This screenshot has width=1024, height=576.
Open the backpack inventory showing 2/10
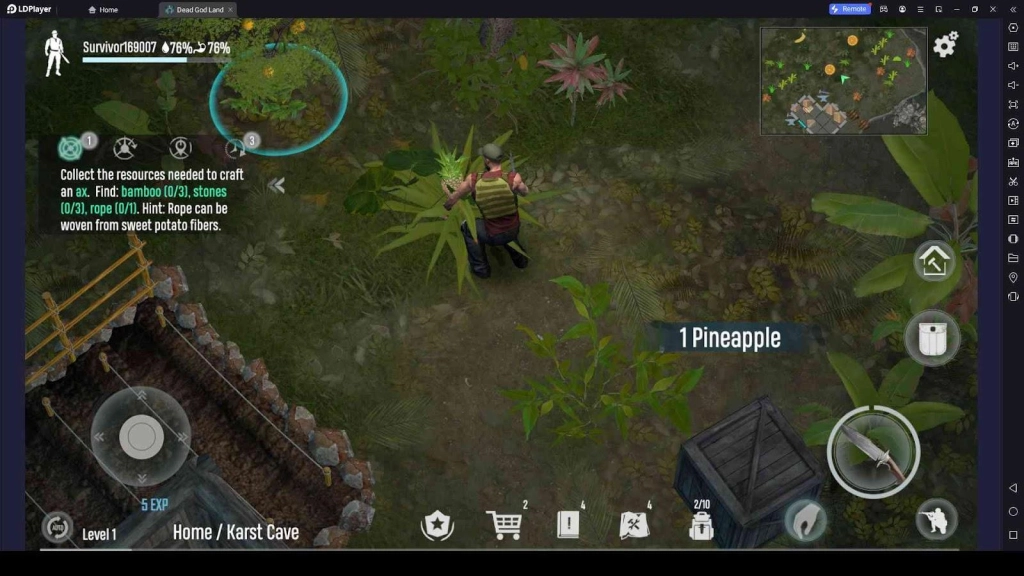click(x=701, y=524)
